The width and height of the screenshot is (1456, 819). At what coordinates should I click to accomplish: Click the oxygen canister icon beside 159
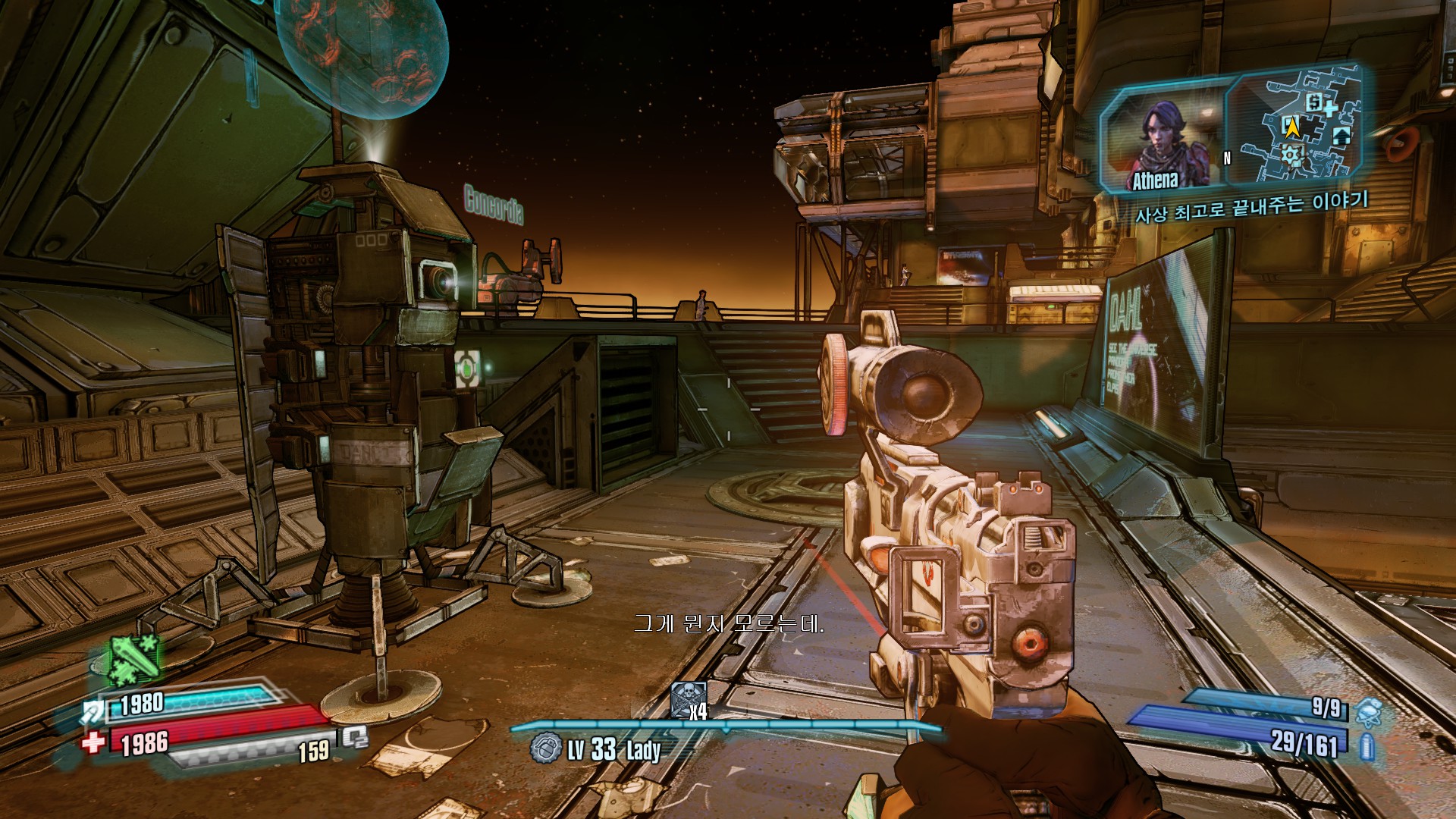[x=354, y=736]
